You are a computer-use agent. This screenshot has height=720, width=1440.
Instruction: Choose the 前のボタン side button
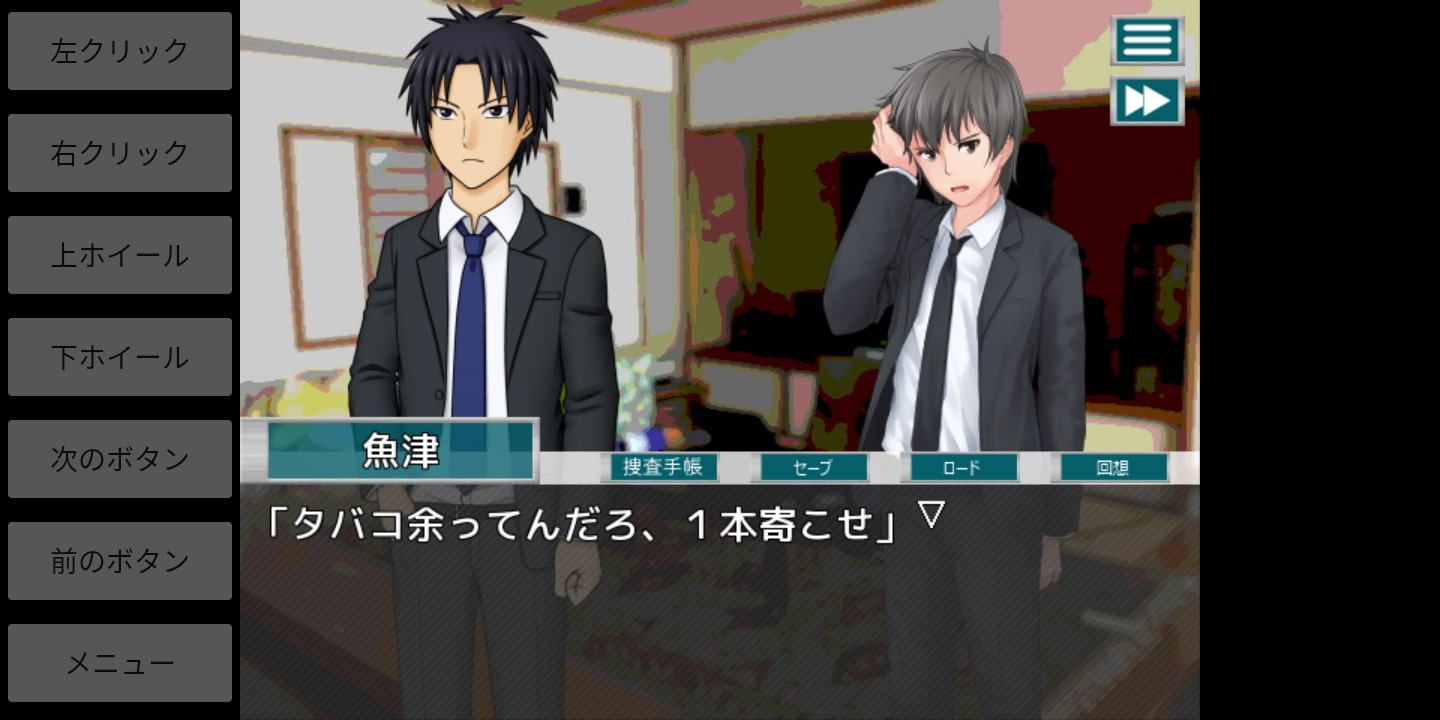120,561
